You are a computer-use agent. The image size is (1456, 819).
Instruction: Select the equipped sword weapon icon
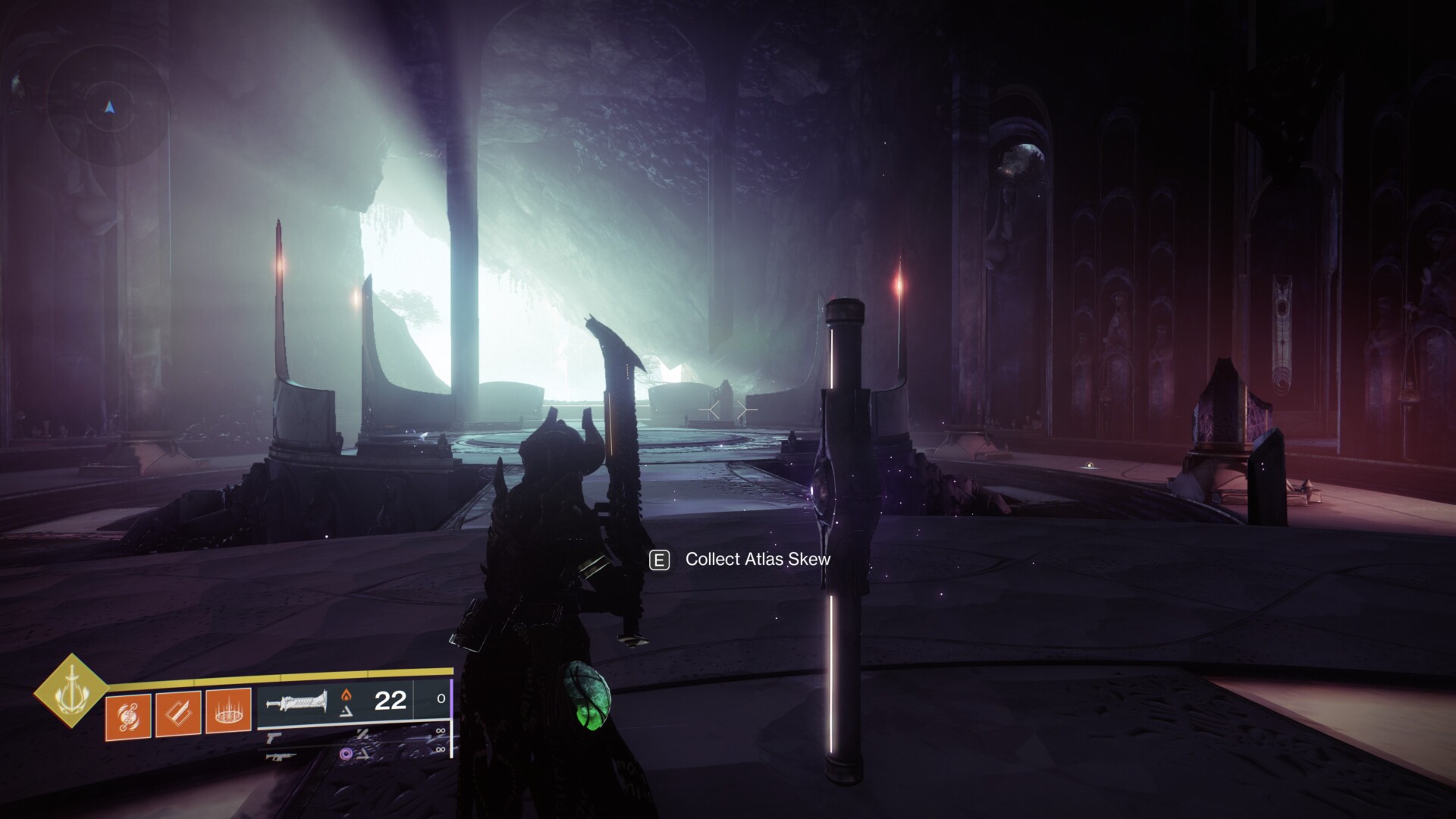pyautogui.click(x=297, y=701)
